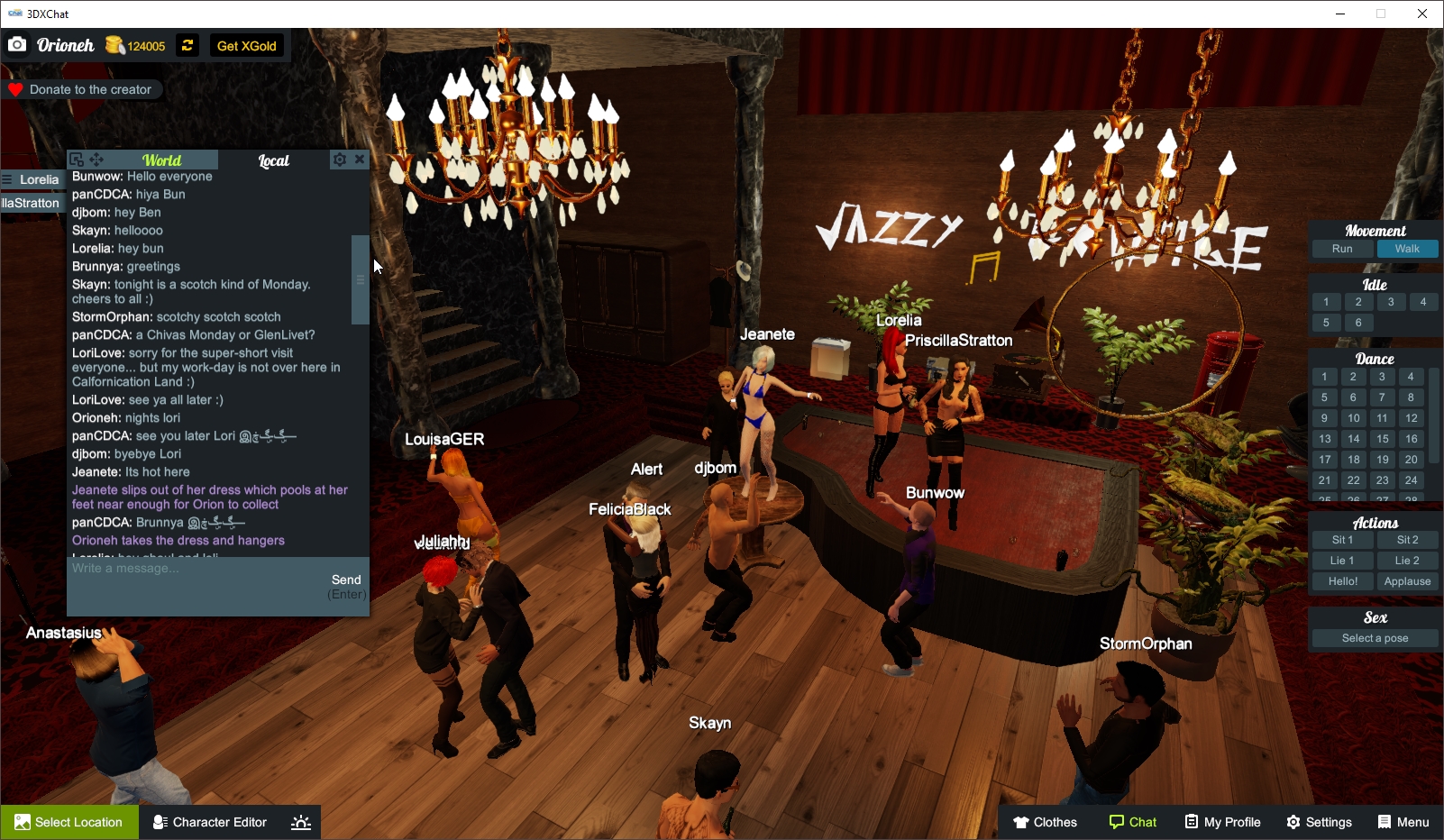Screen dimensions: 1444x840
Task: Pop out the chat window
Action: [76, 159]
